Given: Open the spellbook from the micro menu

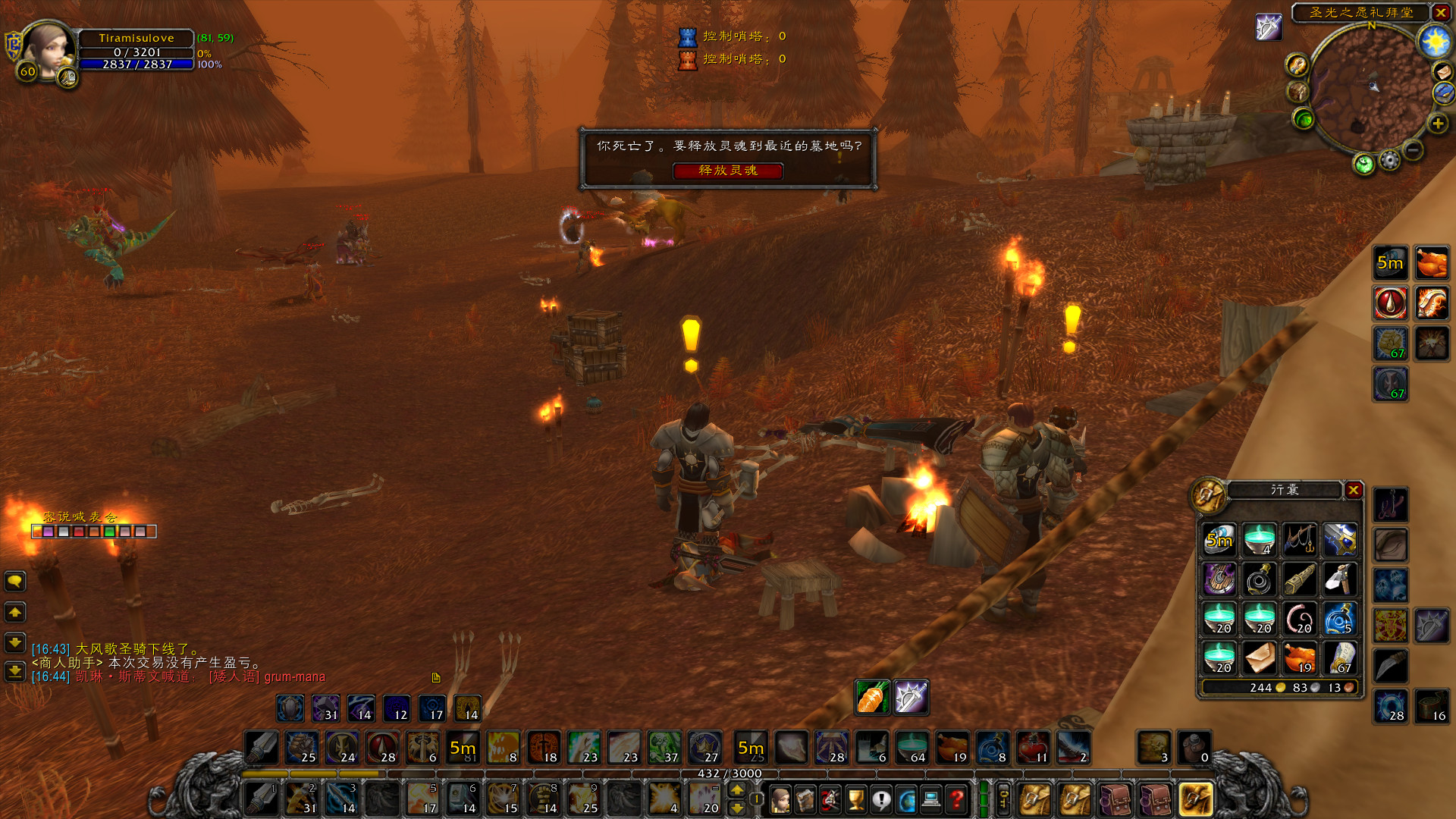Looking at the screenshot, I should coord(805,798).
